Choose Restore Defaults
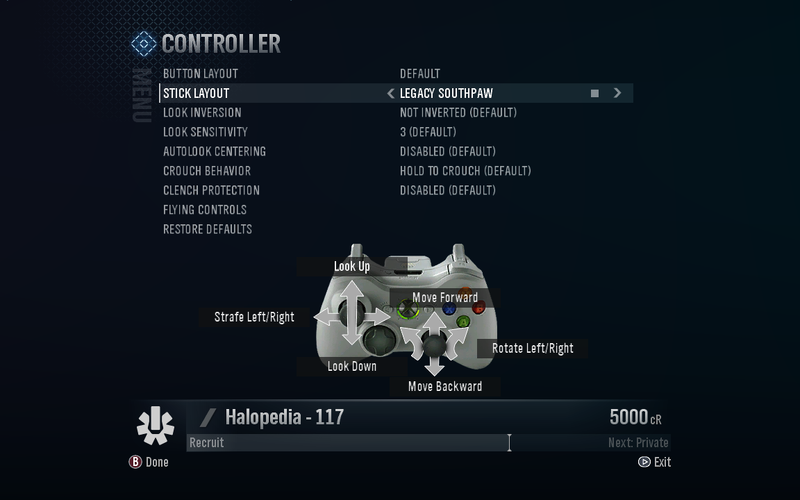Screen dimensions: 800x500 (207, 230)
